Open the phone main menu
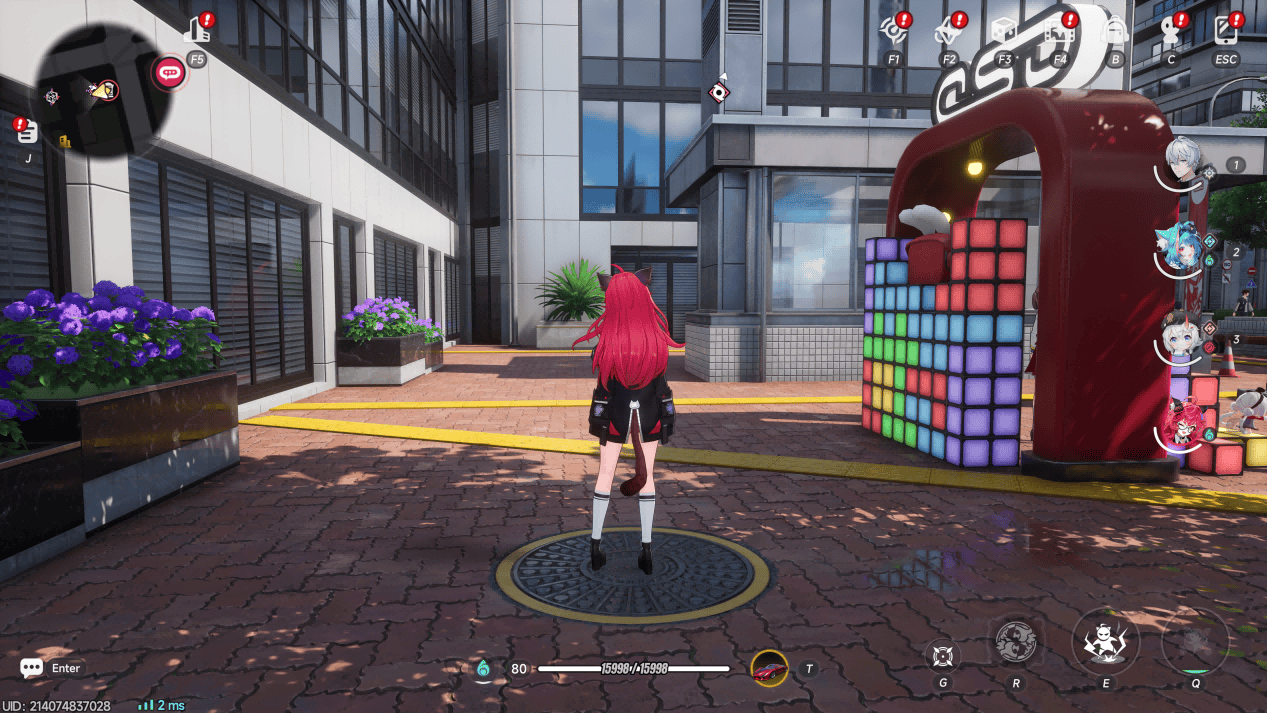The width and height of the screenshot is (1267, 713). click(1225, 32)
